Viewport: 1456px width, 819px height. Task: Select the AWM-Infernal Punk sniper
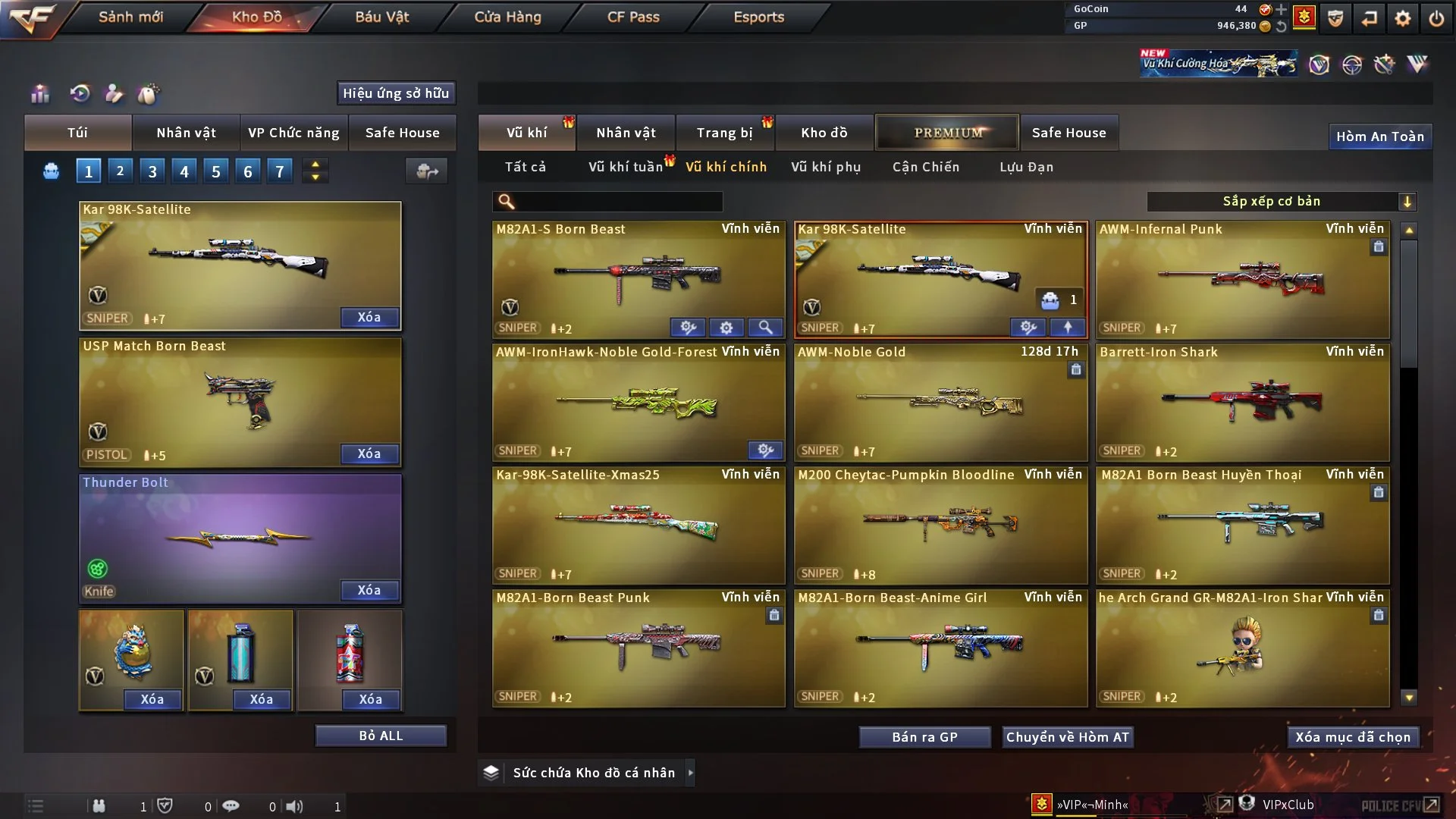pyautogui.click(x=1242, y=281)
